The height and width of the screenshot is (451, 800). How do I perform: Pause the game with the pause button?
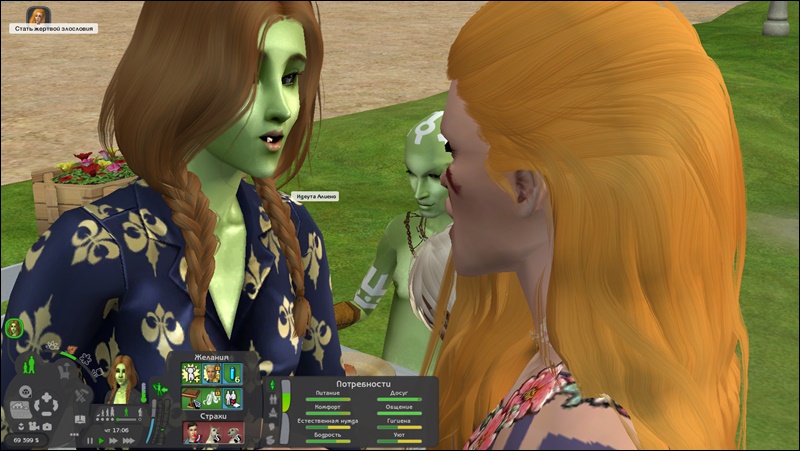90,440
